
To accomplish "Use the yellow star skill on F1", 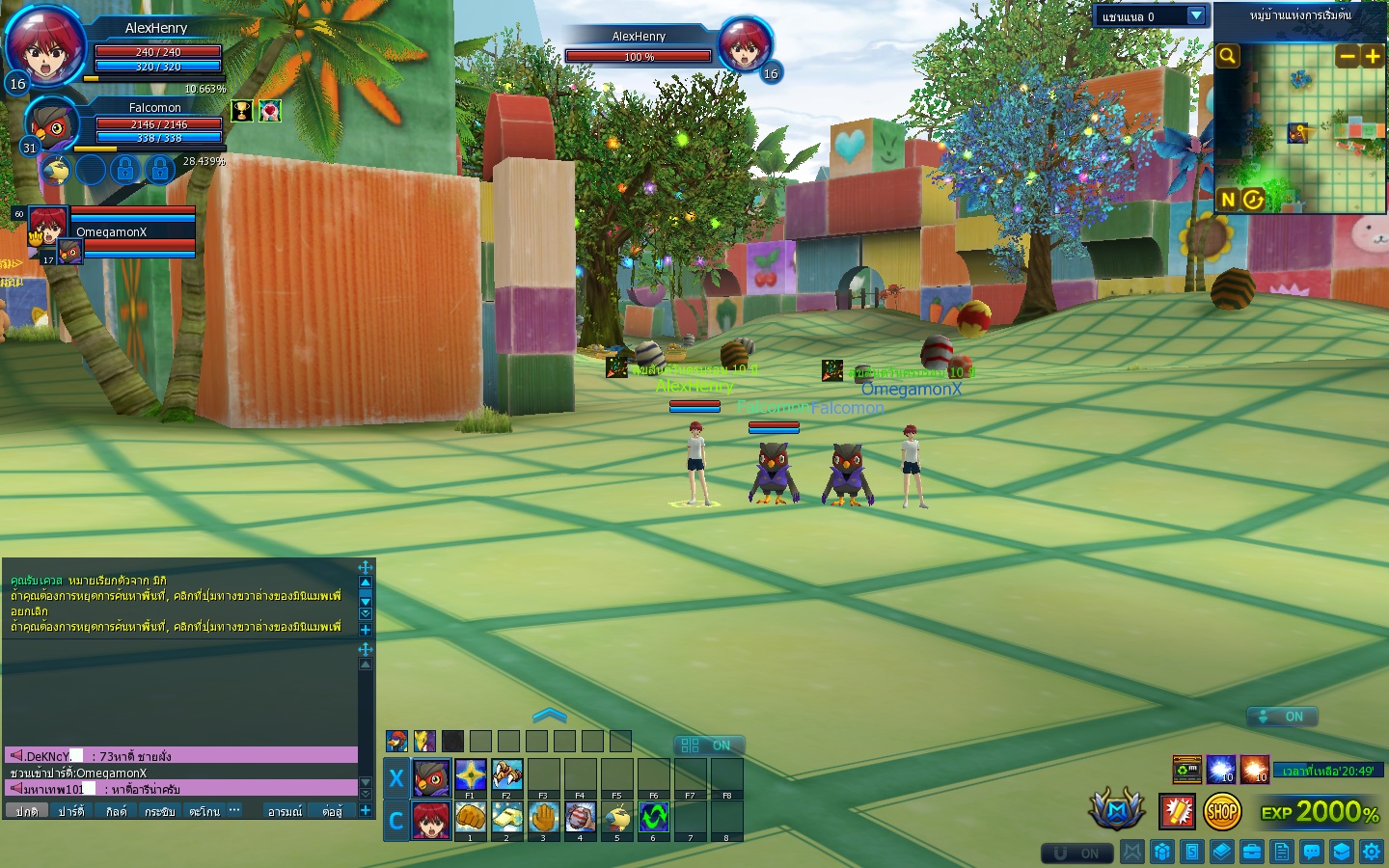I will click(471, 774).
